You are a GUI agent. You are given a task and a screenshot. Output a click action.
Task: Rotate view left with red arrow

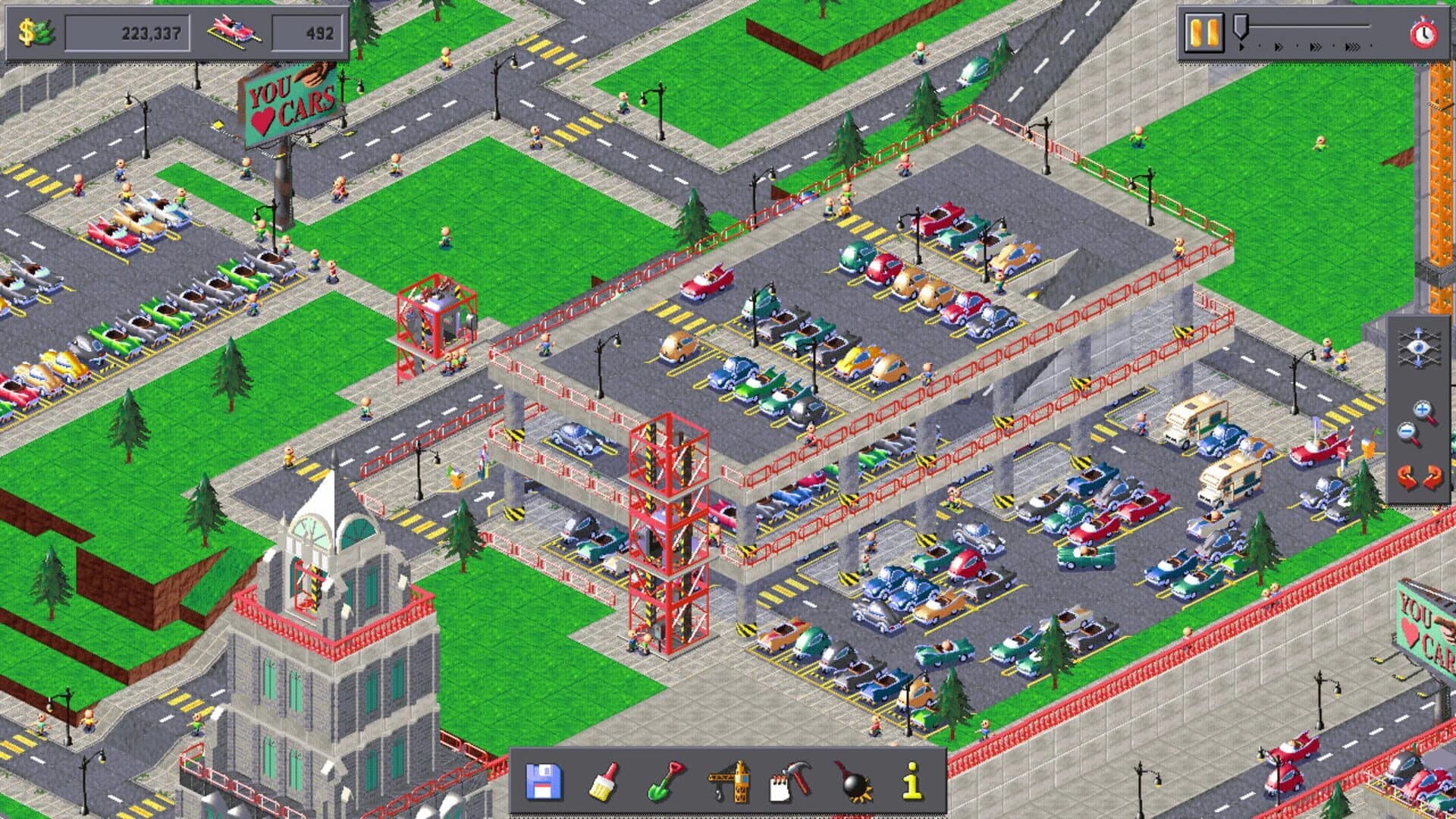point(1405,477)
